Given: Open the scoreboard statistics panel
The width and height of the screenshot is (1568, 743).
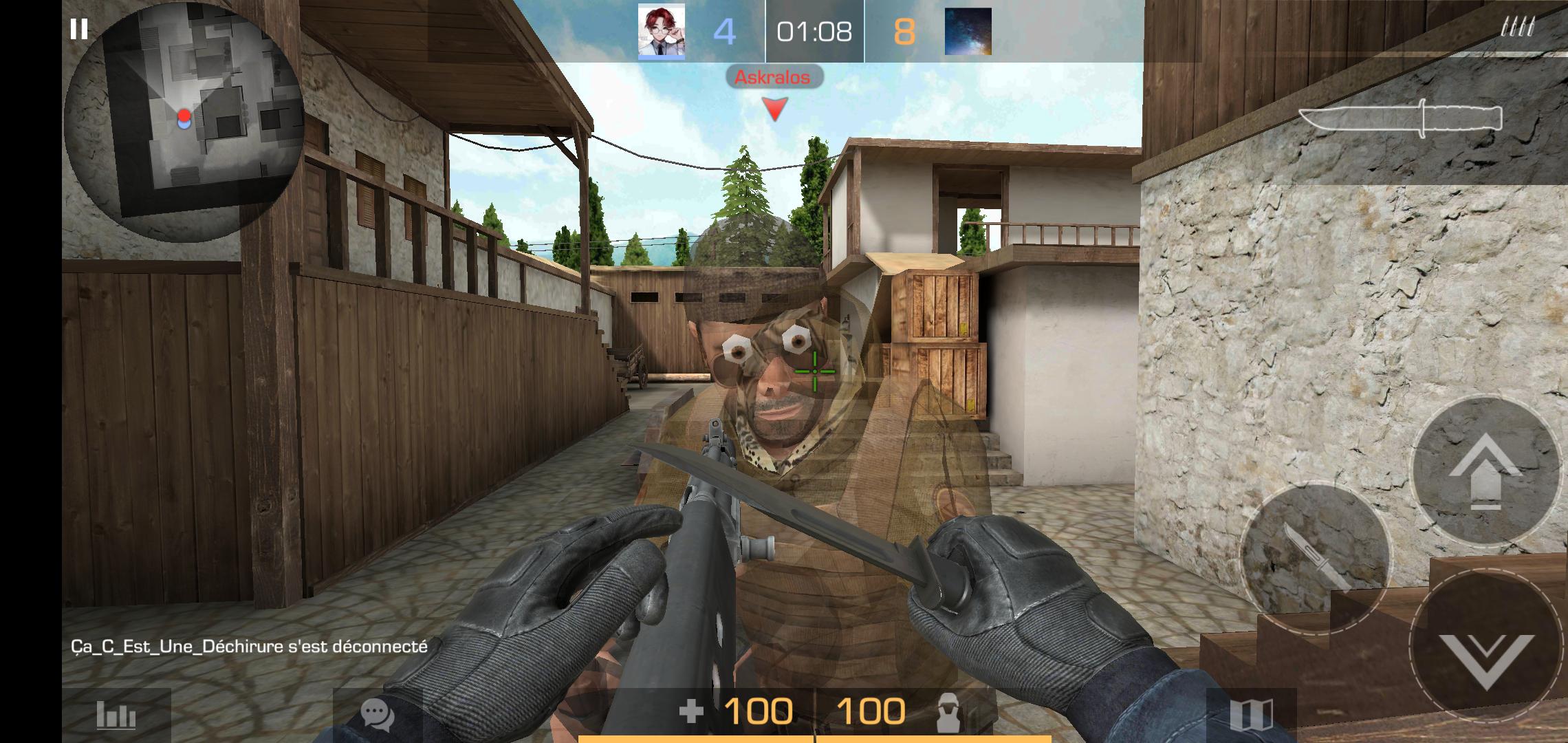Looking at the screenshot, I should coord(118,713).
